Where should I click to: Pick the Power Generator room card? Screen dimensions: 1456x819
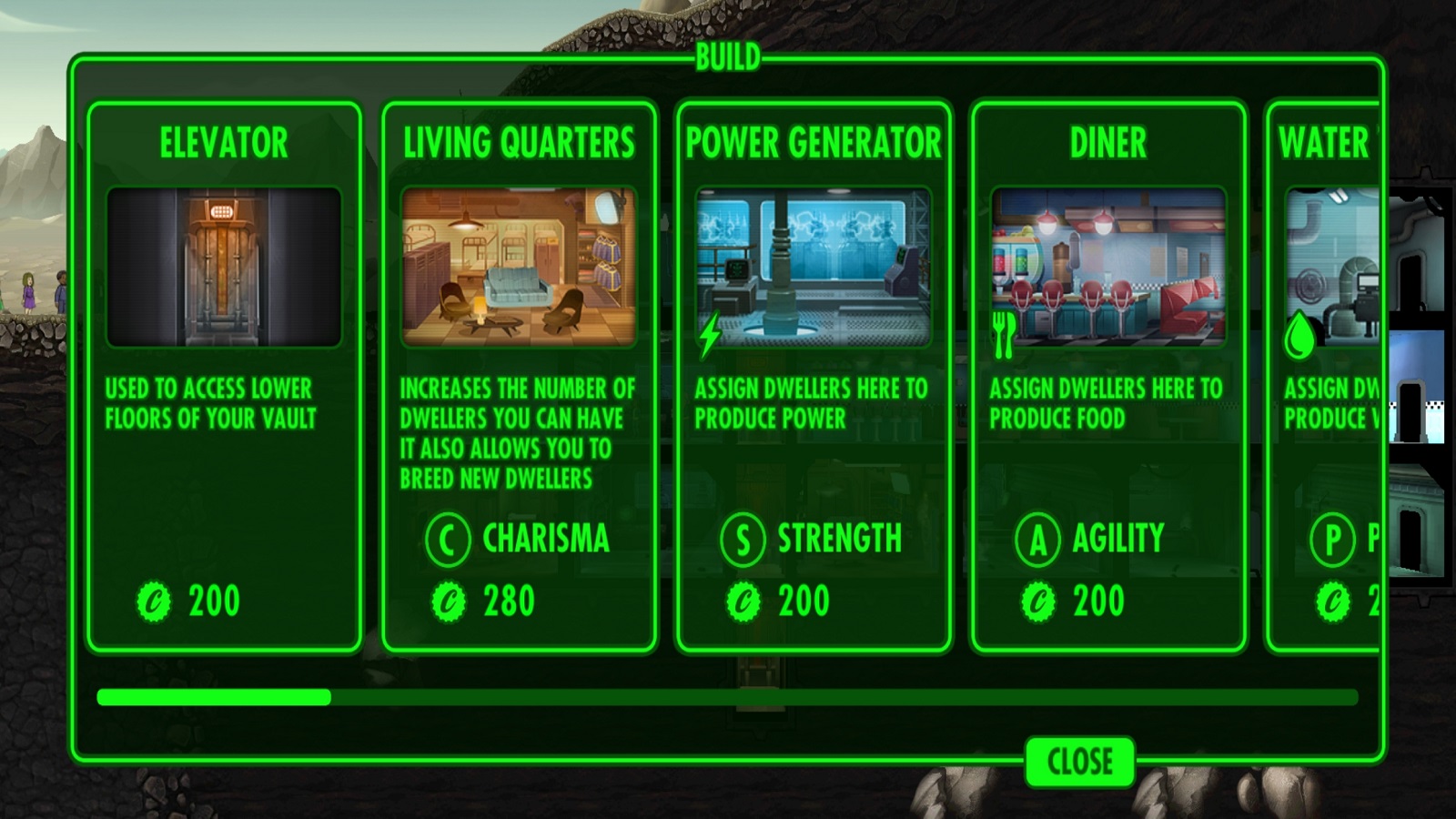tap(814, 377)
